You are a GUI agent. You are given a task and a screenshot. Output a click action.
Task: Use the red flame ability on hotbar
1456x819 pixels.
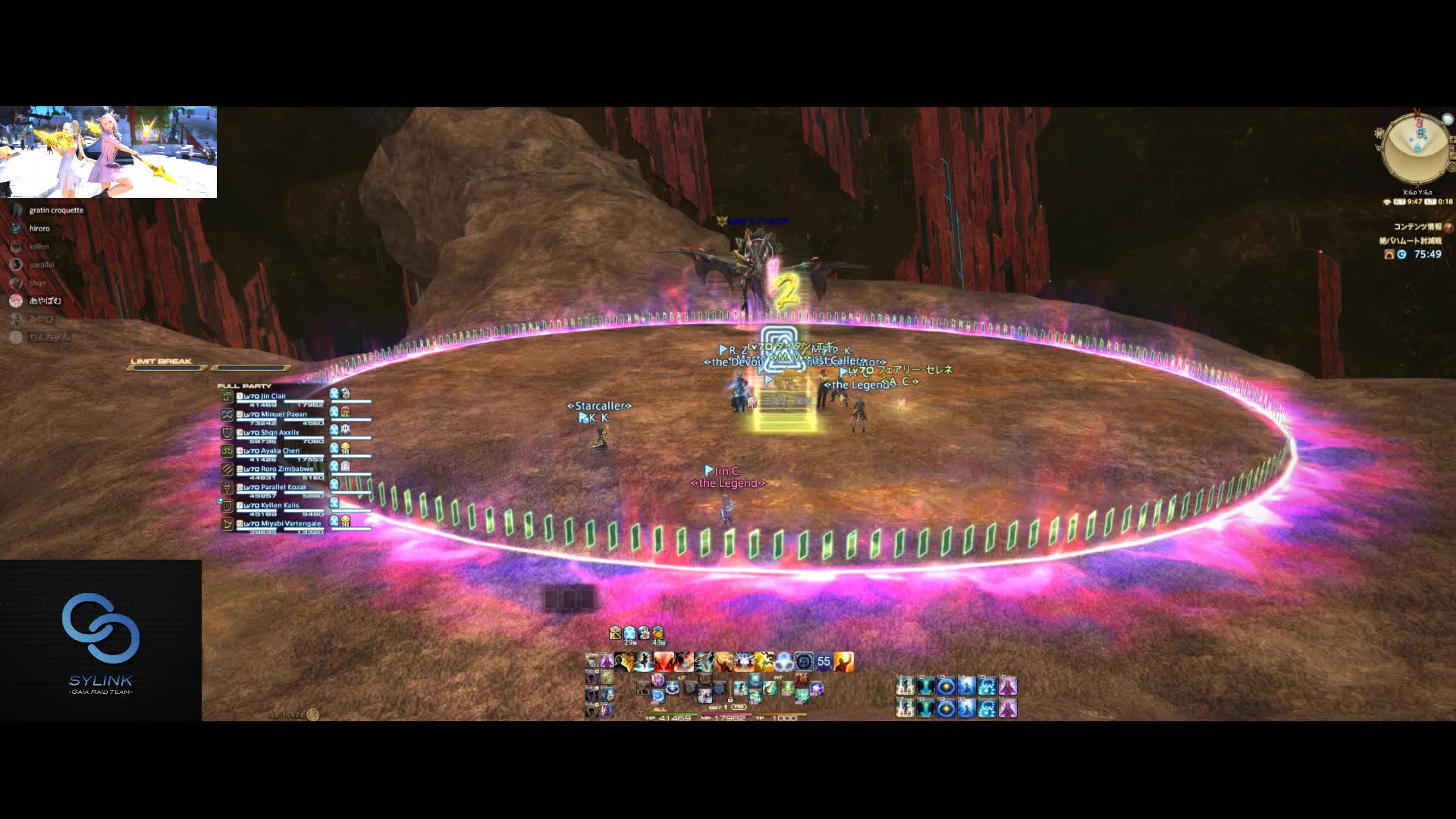tap(664, 662)
